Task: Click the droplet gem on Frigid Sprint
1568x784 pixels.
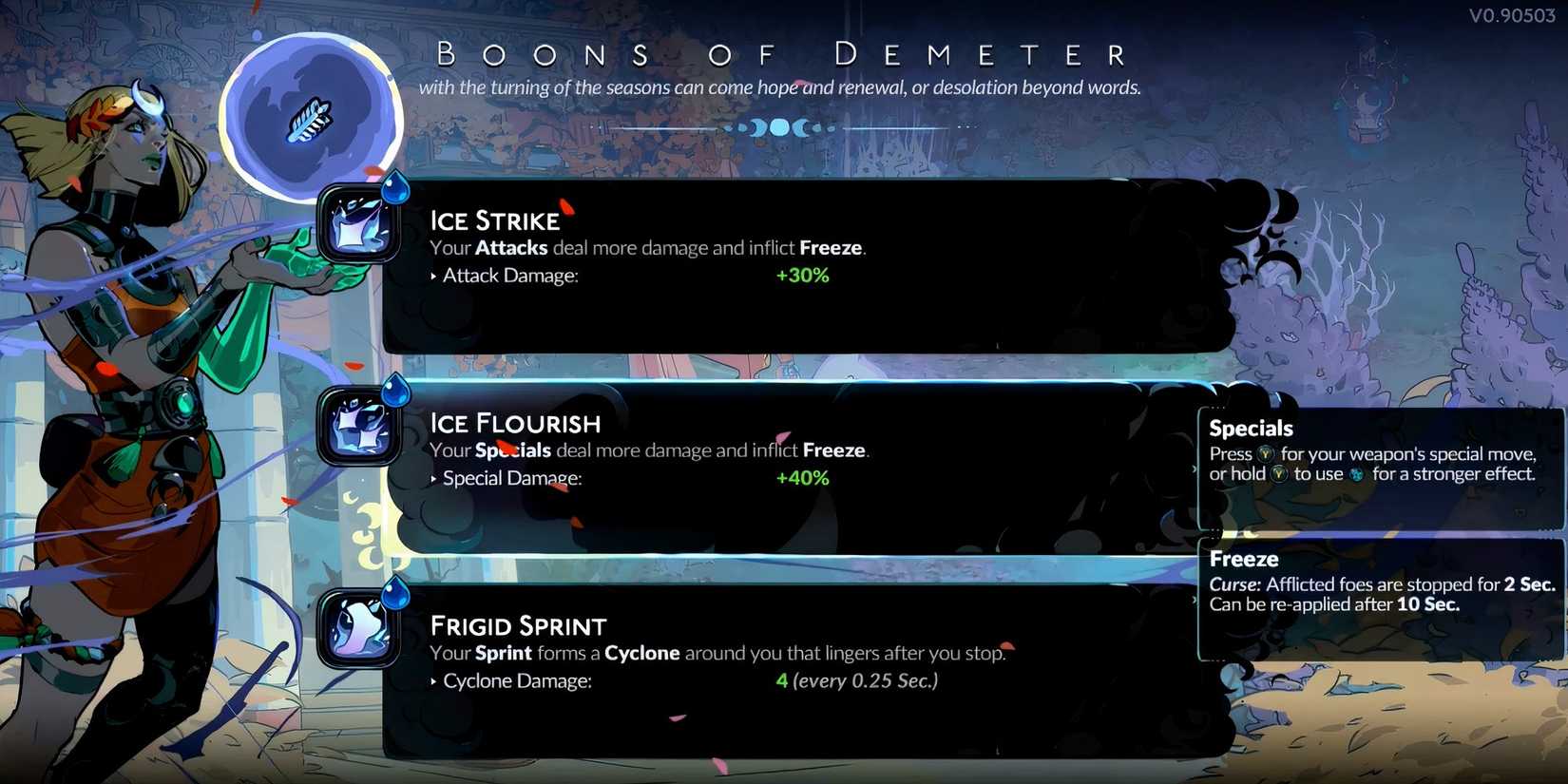Action: (x=396, y=594)
